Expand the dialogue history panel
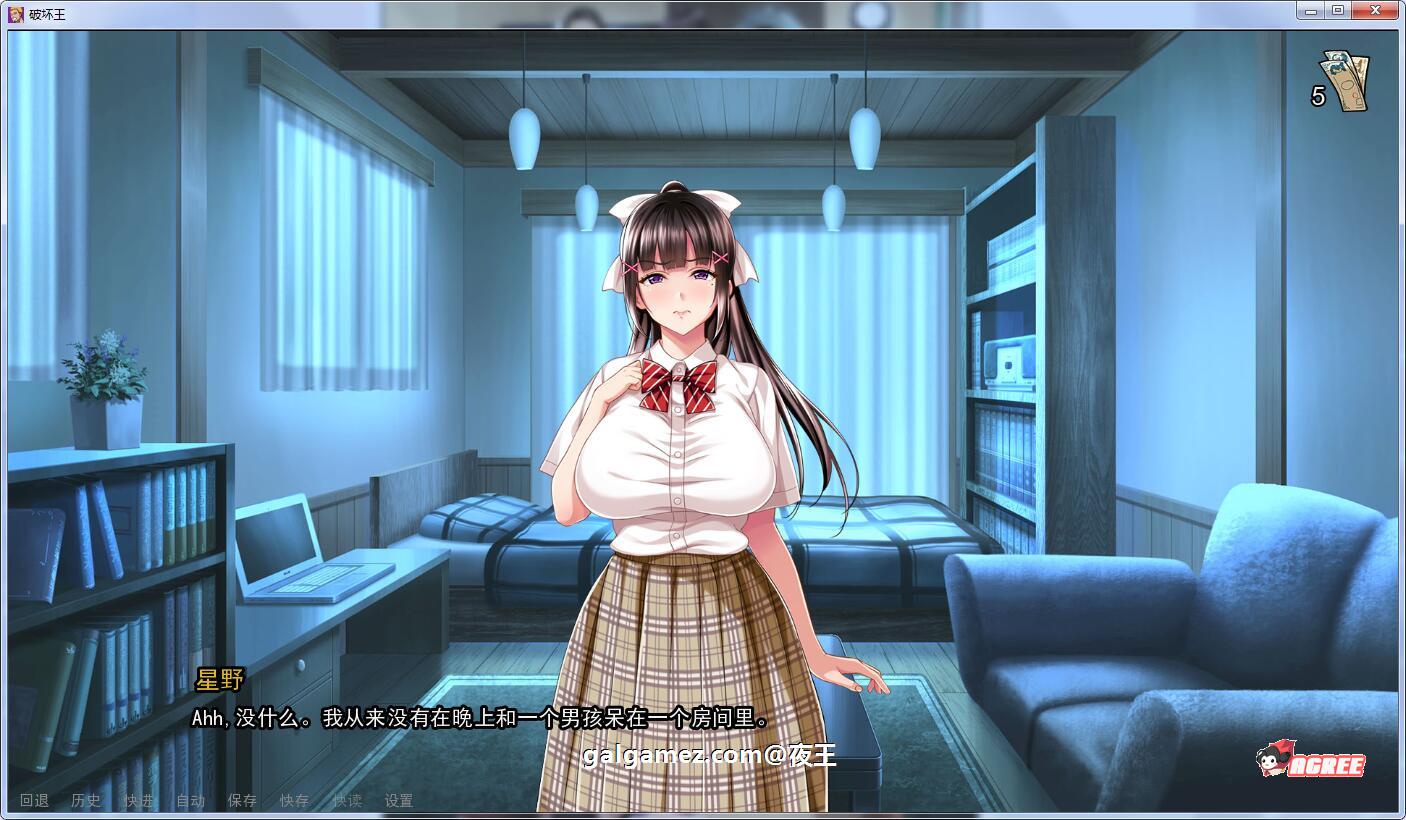The width and height of the screenshot is (1406, 820). point(85,800)
